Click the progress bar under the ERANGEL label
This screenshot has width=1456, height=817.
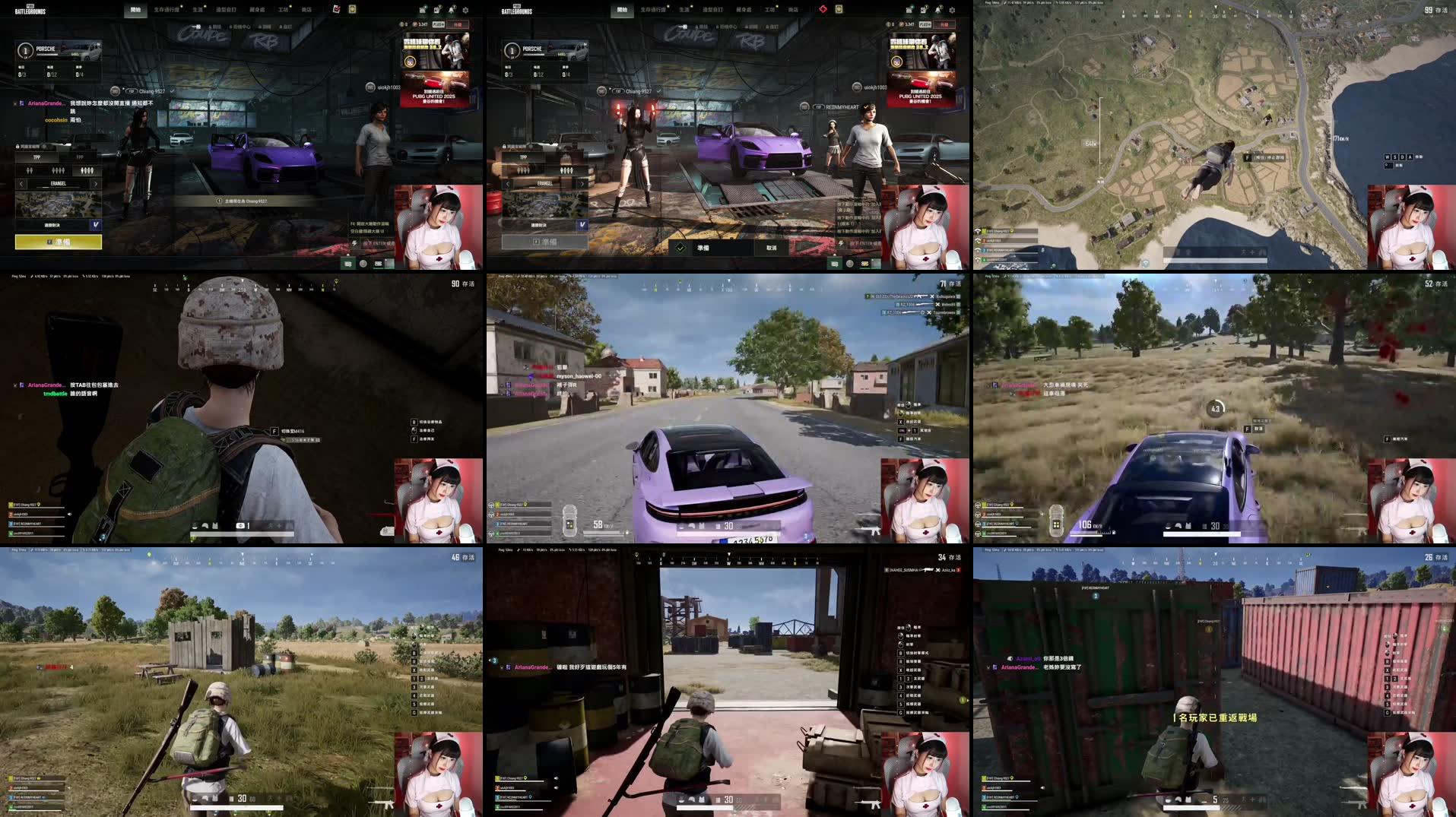click(x=59, y=188)
